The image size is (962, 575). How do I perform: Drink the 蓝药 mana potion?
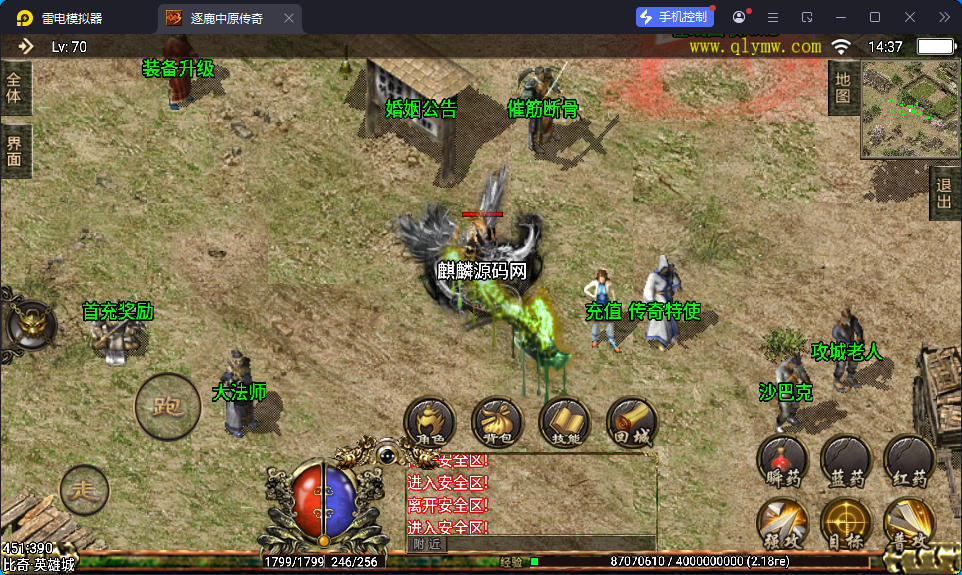pos(845,461)
